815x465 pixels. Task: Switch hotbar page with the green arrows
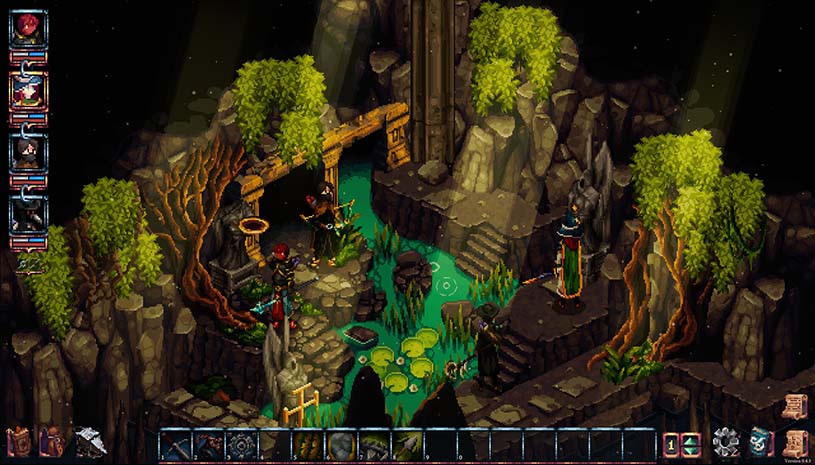[690, 442]
